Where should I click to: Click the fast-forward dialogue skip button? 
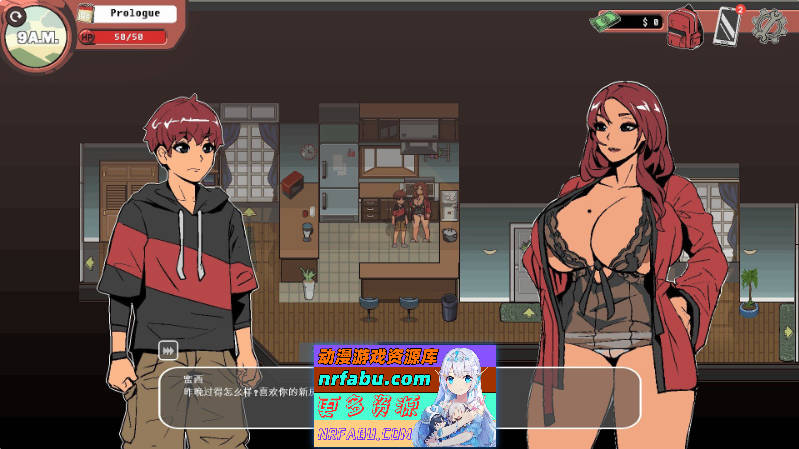point(168,351)
